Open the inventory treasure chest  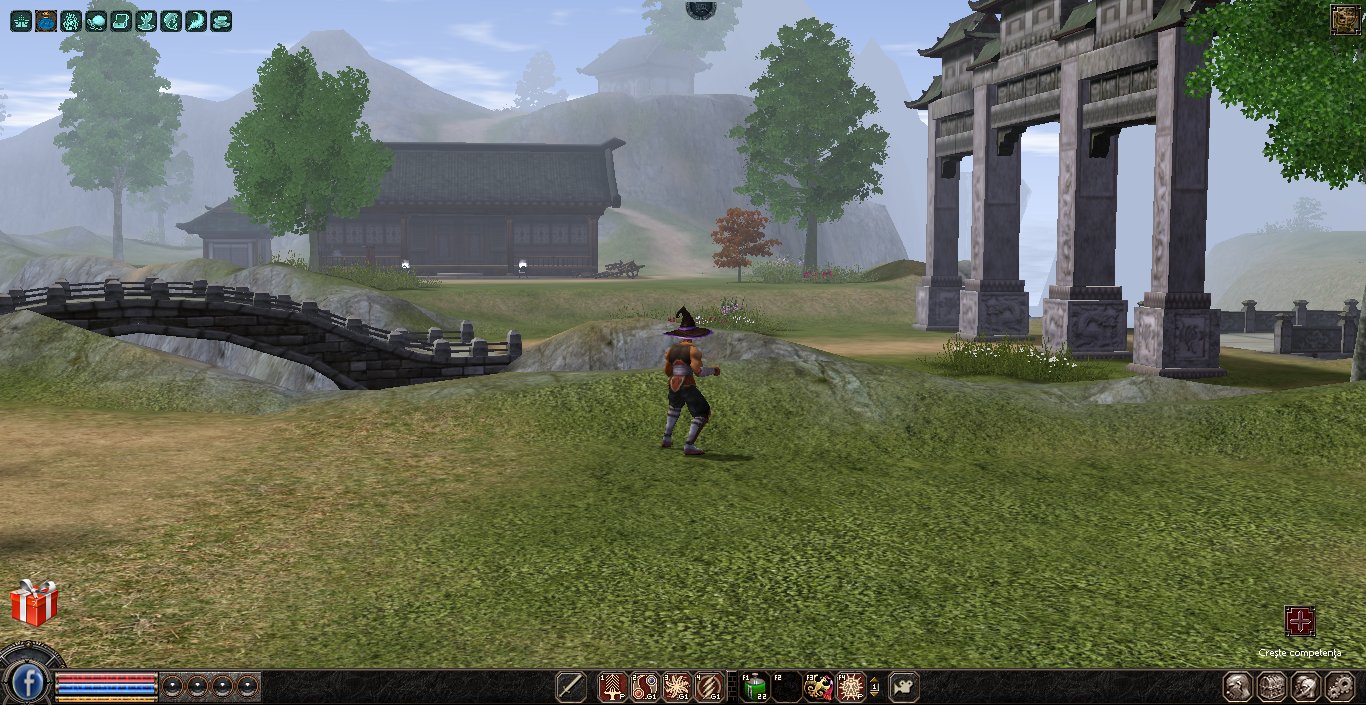point(1272,687)
